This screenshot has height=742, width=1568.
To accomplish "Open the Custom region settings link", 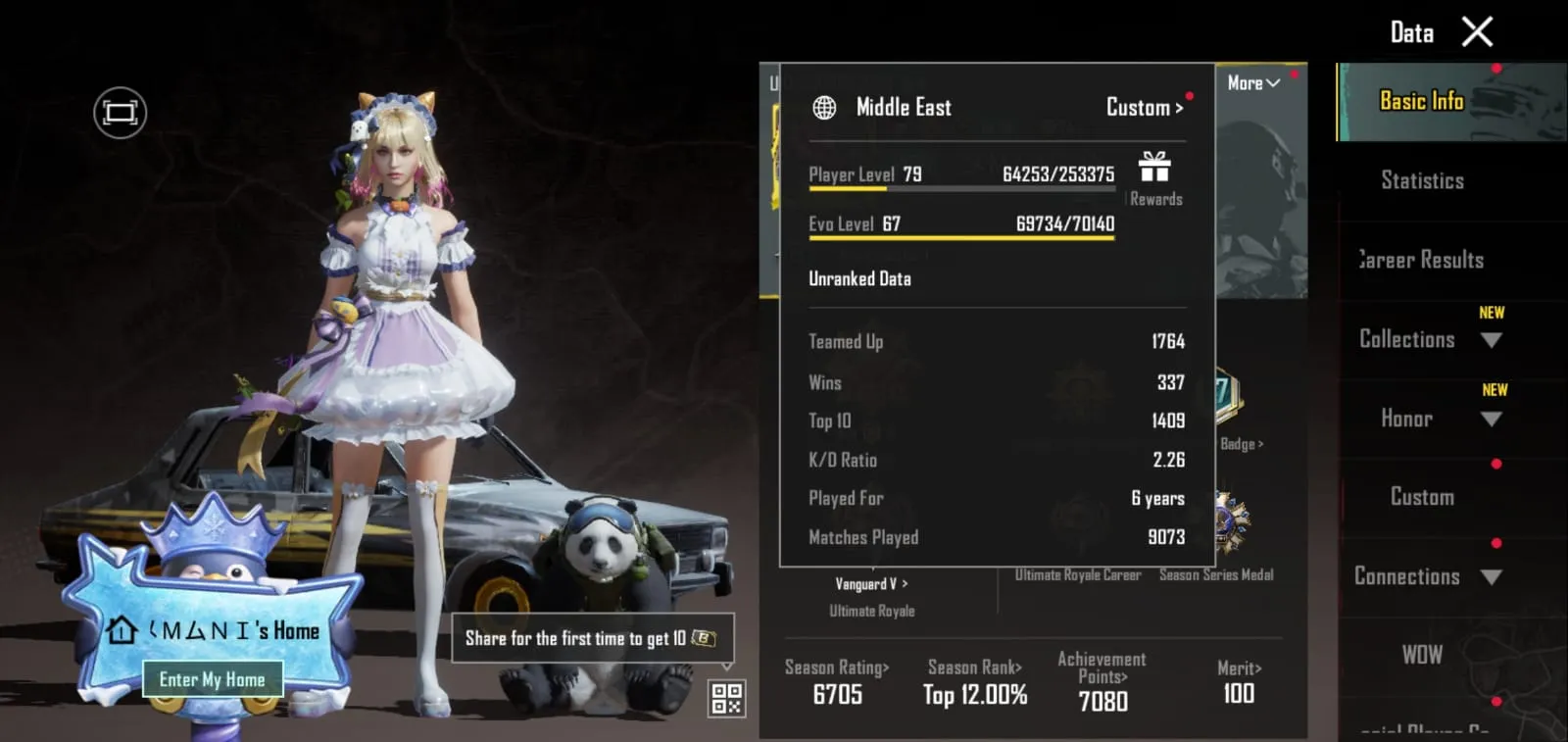I will (1143, 108).
